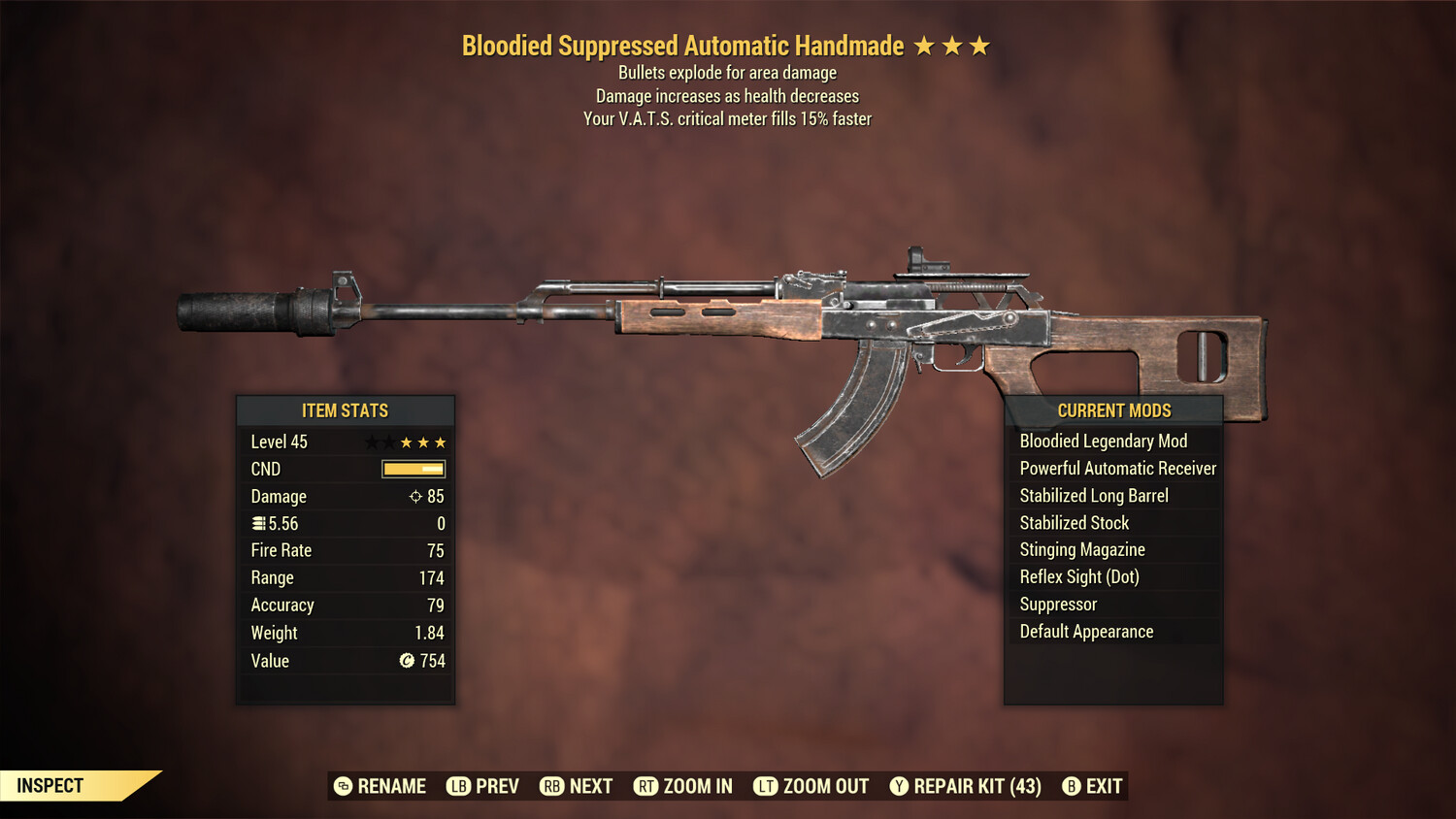Screen dimensions: 1456x819
Task: Select the INSPECT tab at bottom left
Action: [x=50, y=786]
